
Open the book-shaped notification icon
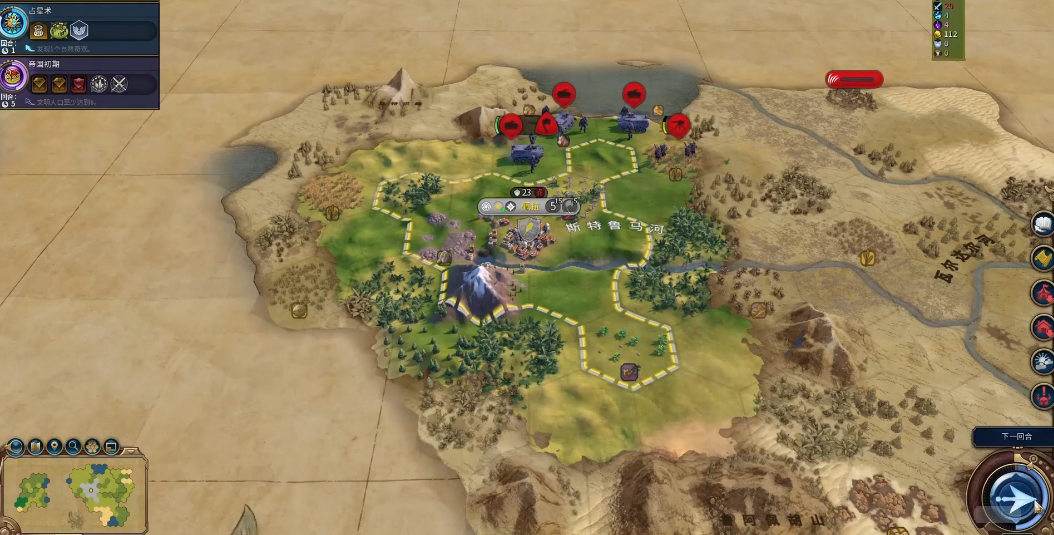pyautogui.click(x=1043, y=222)
